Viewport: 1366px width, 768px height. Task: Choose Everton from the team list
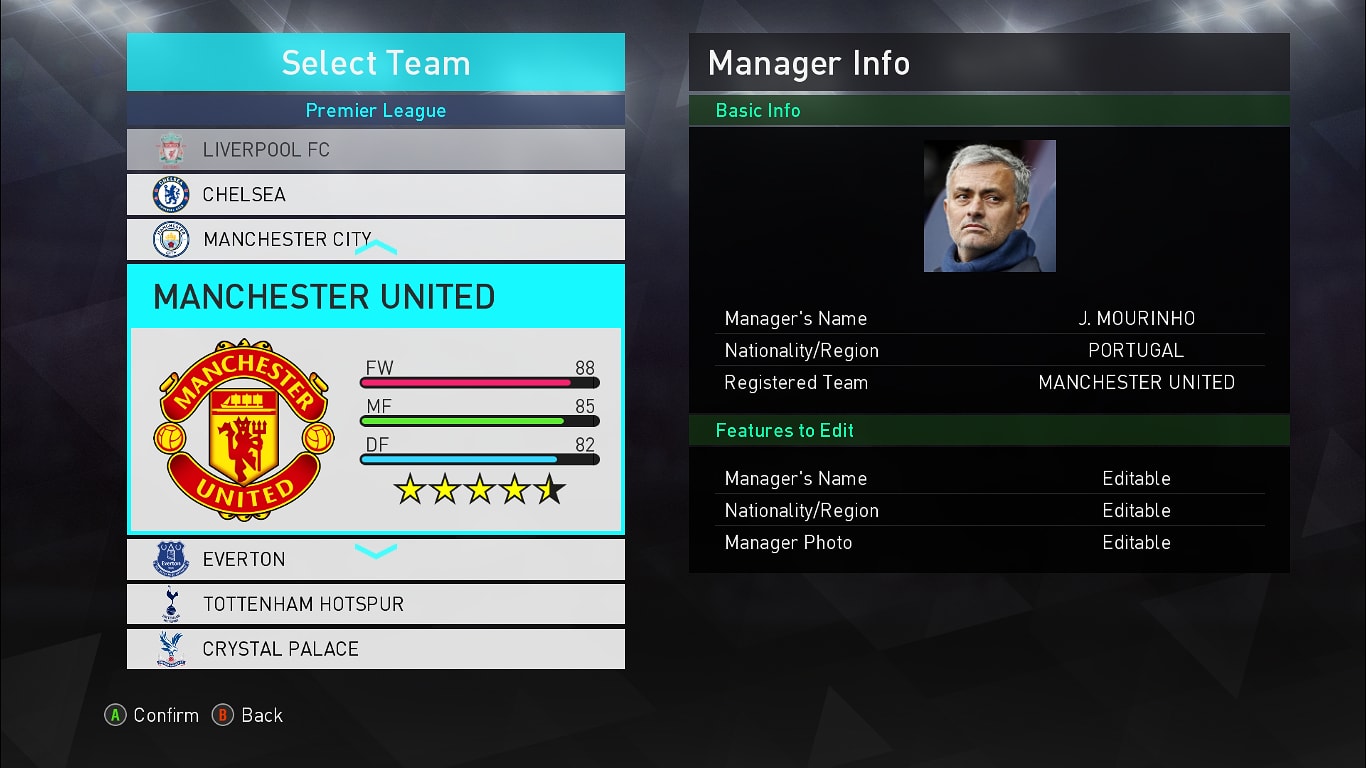pos(375,559)
